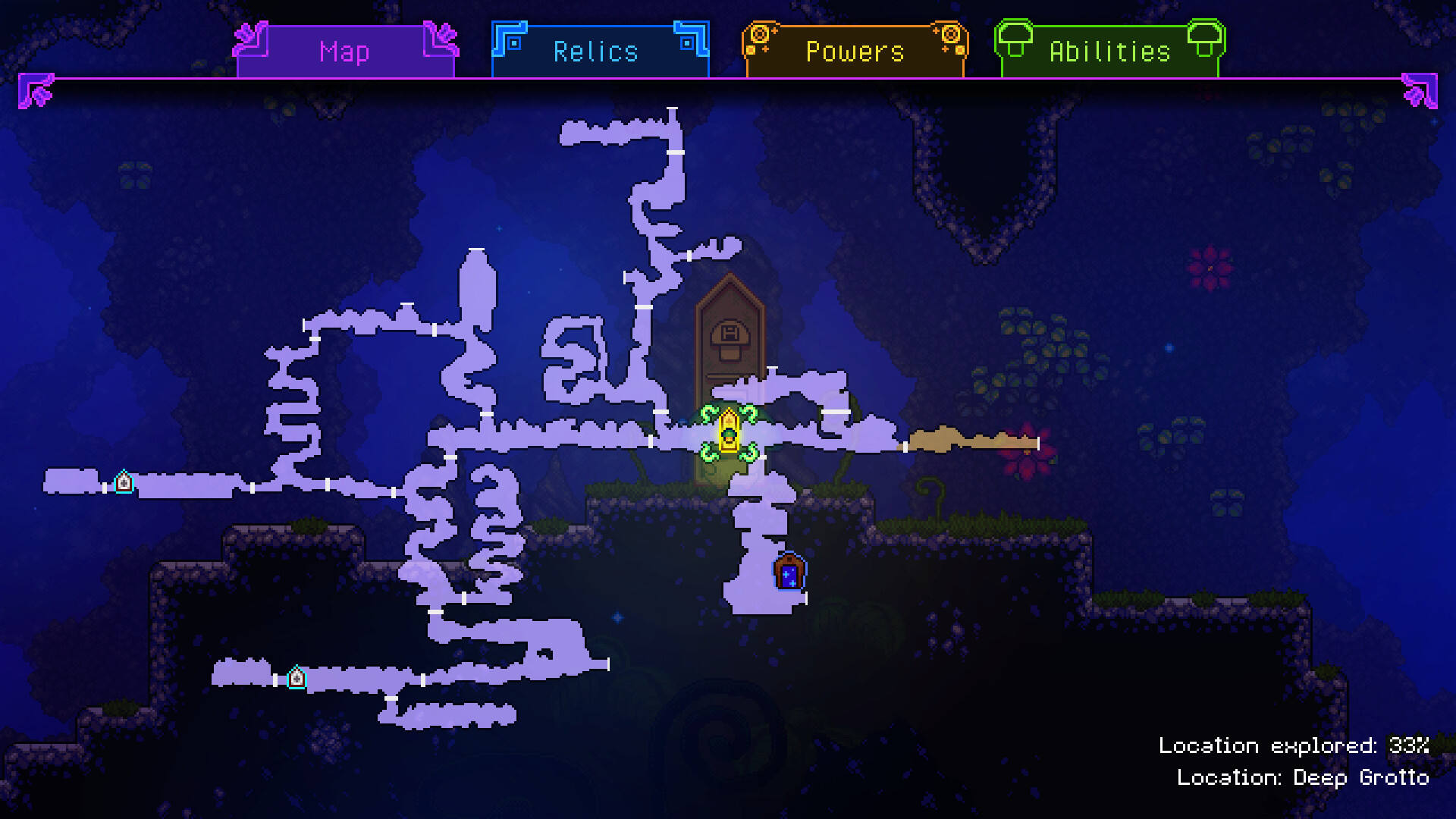Switch to the Map tab

[345, 52]
